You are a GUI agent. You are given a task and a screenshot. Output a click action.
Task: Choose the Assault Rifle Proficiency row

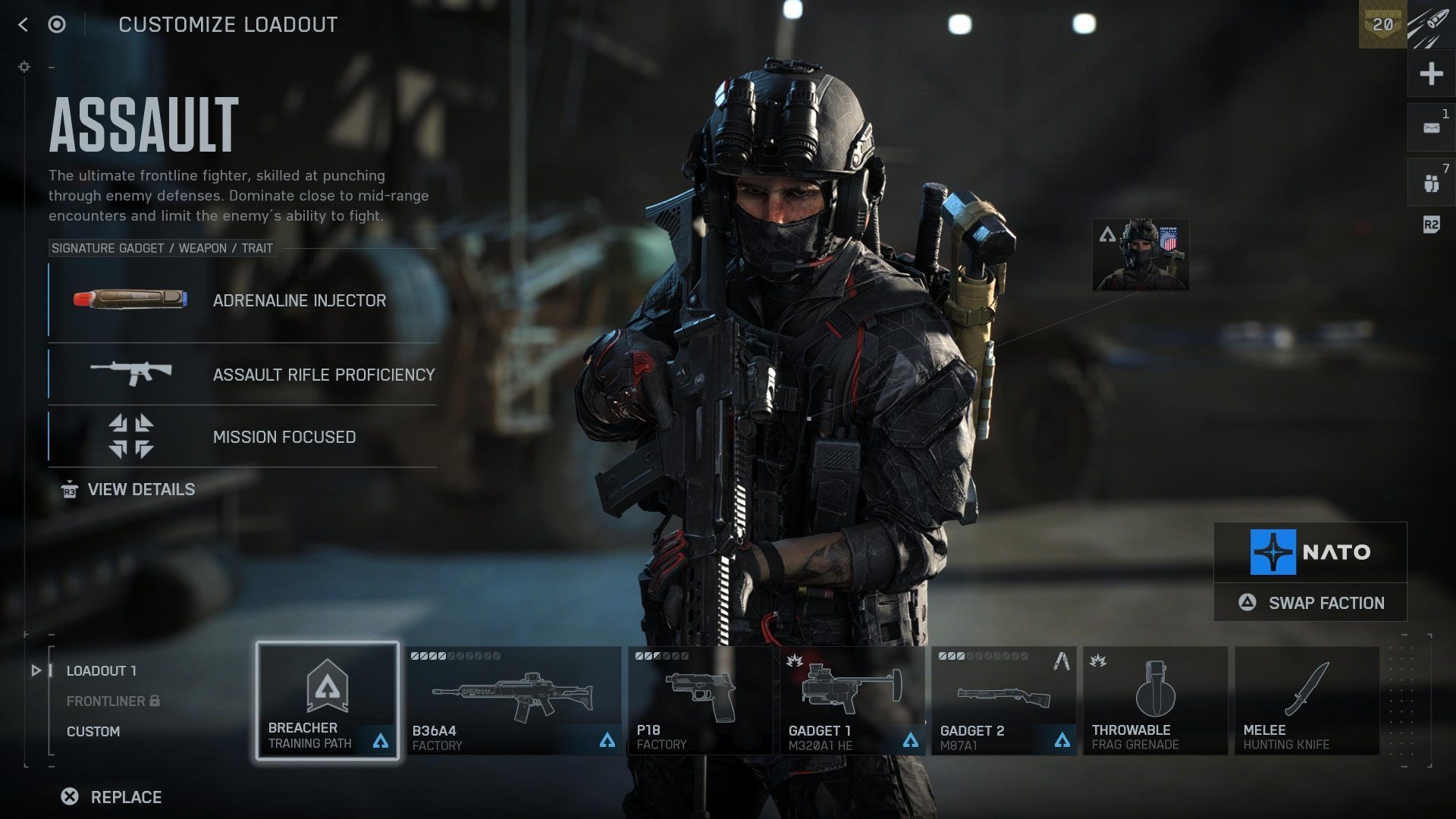pos(243,375)
